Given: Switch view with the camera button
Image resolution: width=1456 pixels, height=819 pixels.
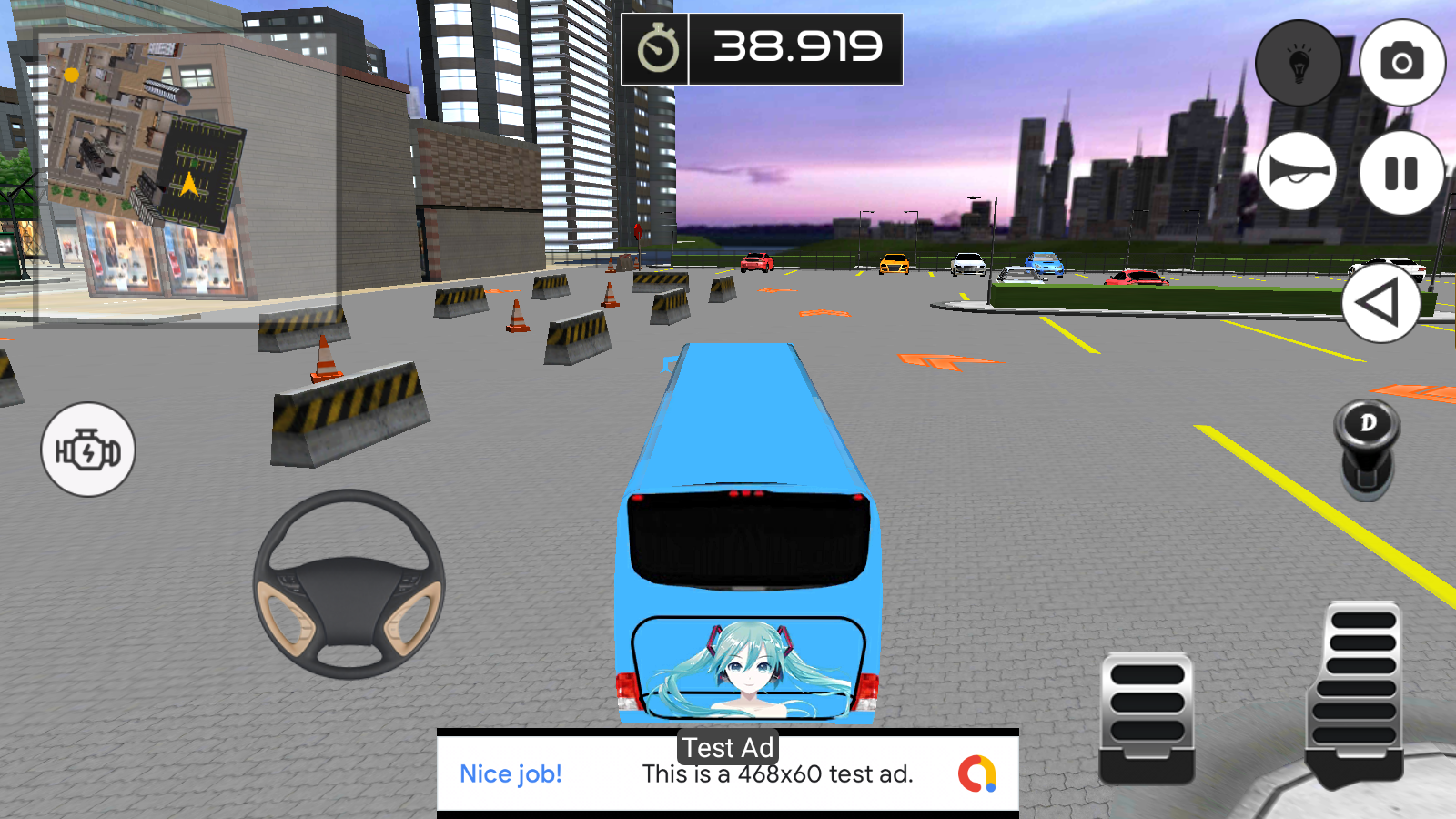Looking at the screenshot, I should (1401, 63).
